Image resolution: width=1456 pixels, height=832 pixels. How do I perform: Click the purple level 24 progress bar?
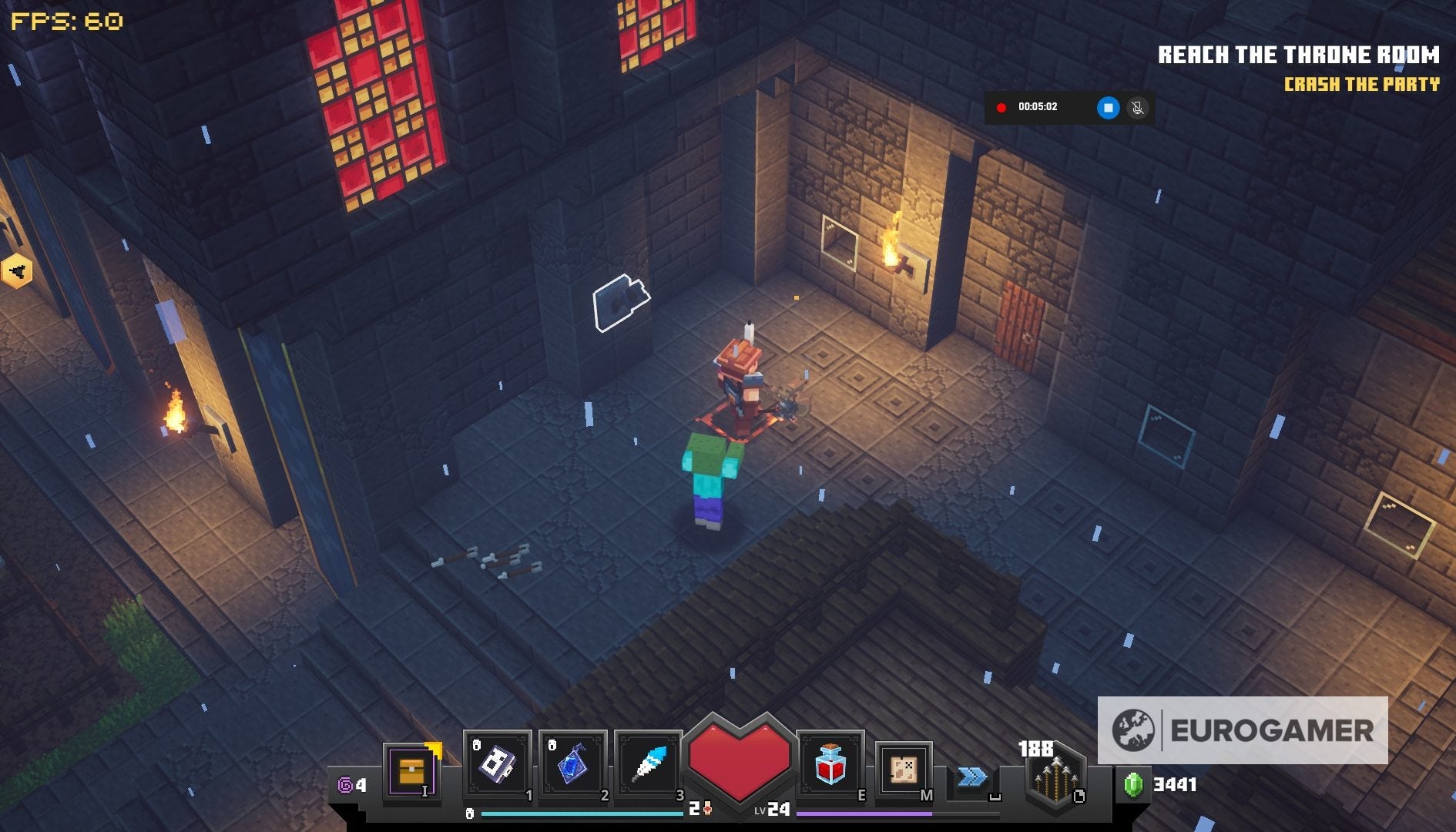pyautogui.click(x=863, y=813)
